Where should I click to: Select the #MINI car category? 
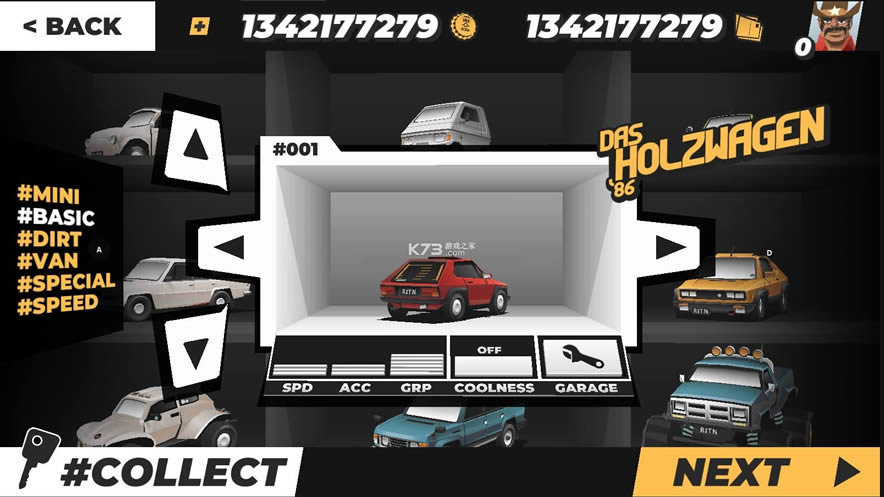tap(48, 195)
